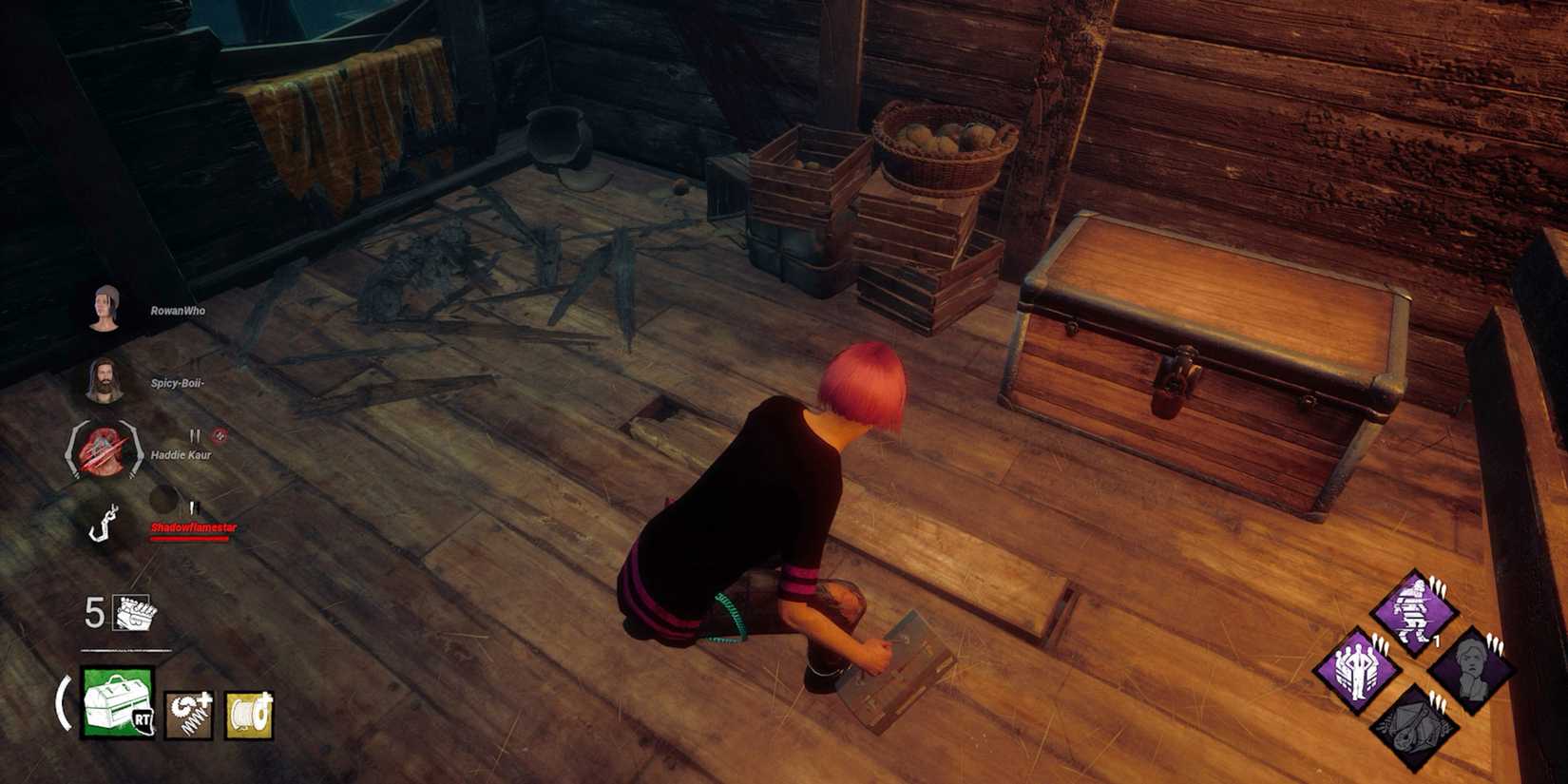This screenshot has height=784, width=1568.
Task: Click the yellow wire spool add-on icon
Action: point(249,716)
